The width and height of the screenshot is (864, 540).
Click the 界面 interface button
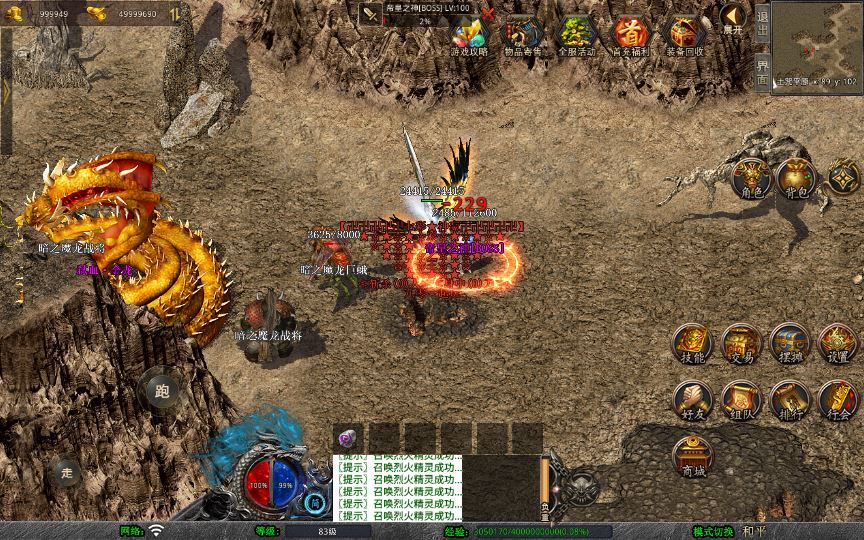762,70
